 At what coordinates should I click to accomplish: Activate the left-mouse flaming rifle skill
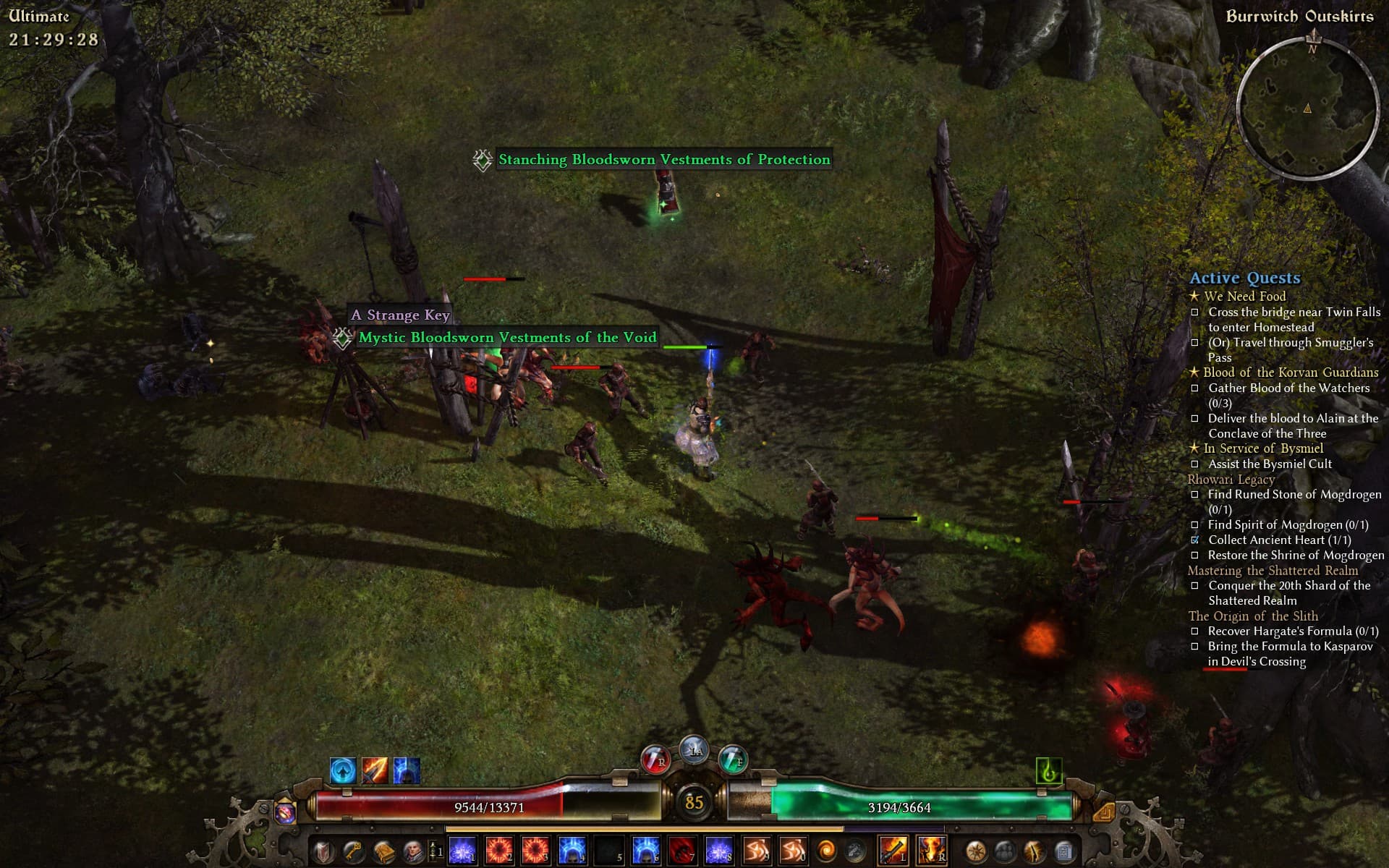pyautogui.click(x=893, y=851)
